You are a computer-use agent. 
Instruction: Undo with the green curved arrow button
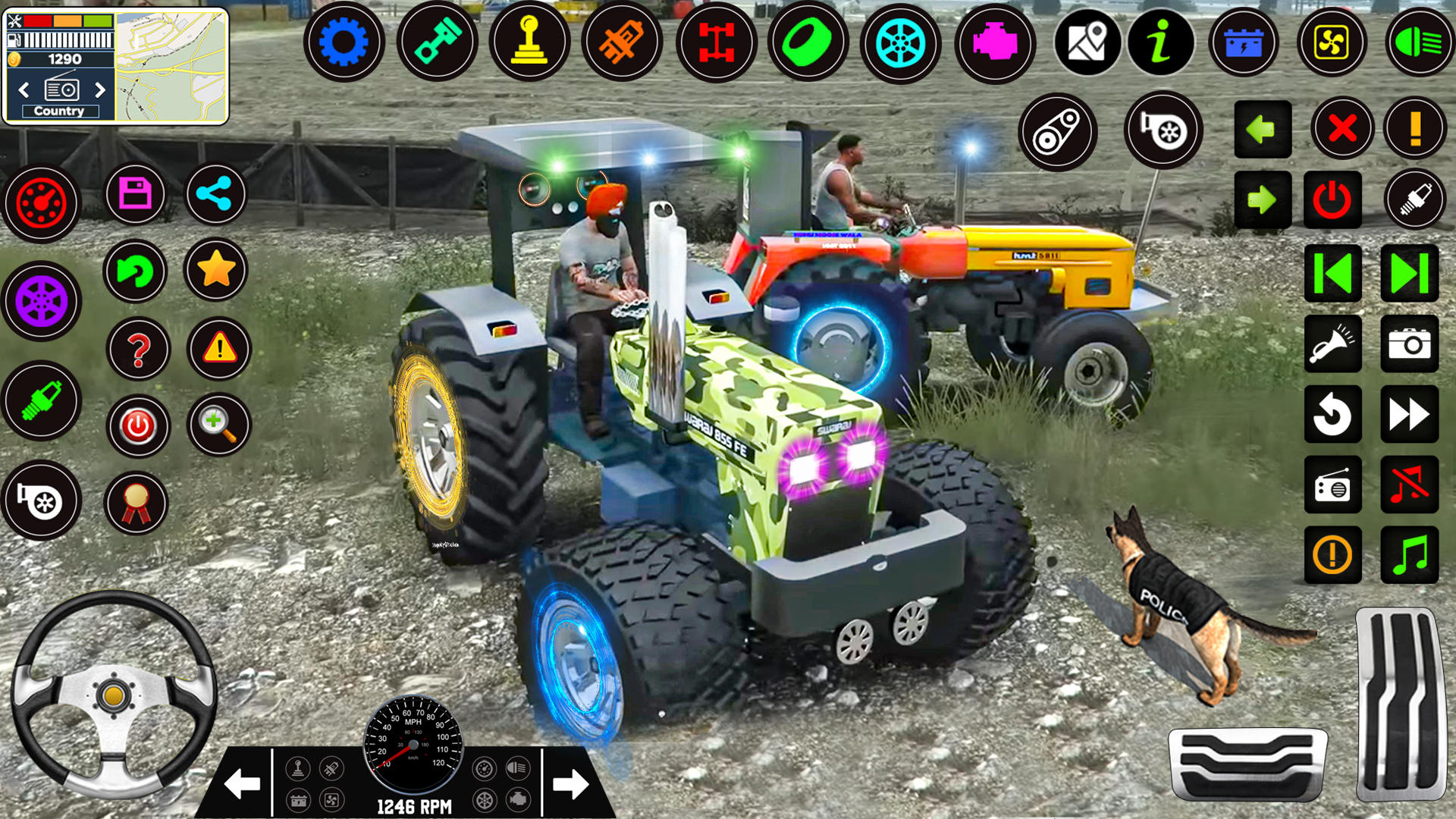click(x=137, y=271)
